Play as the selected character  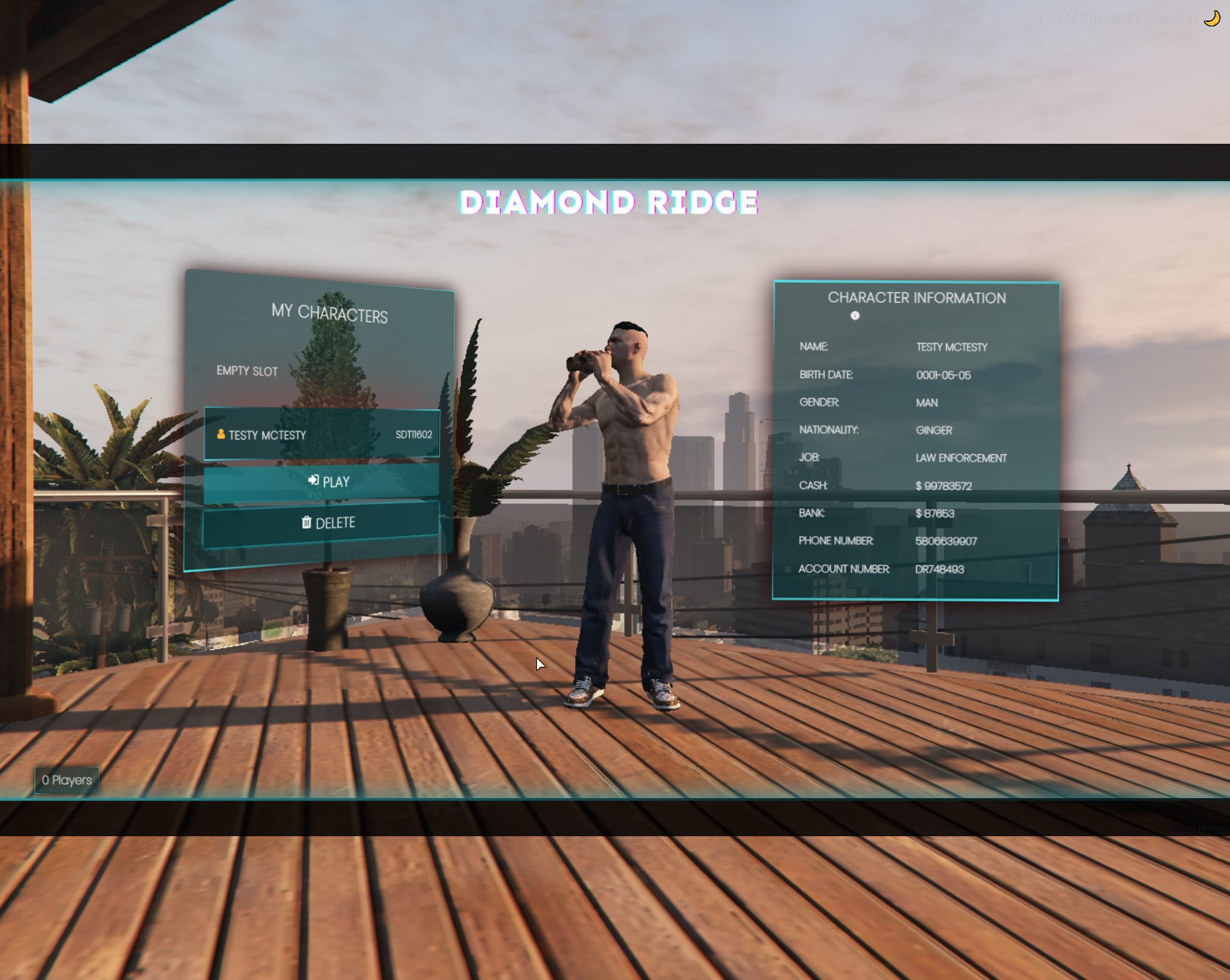pyautogui.click(x=321, y=481)
